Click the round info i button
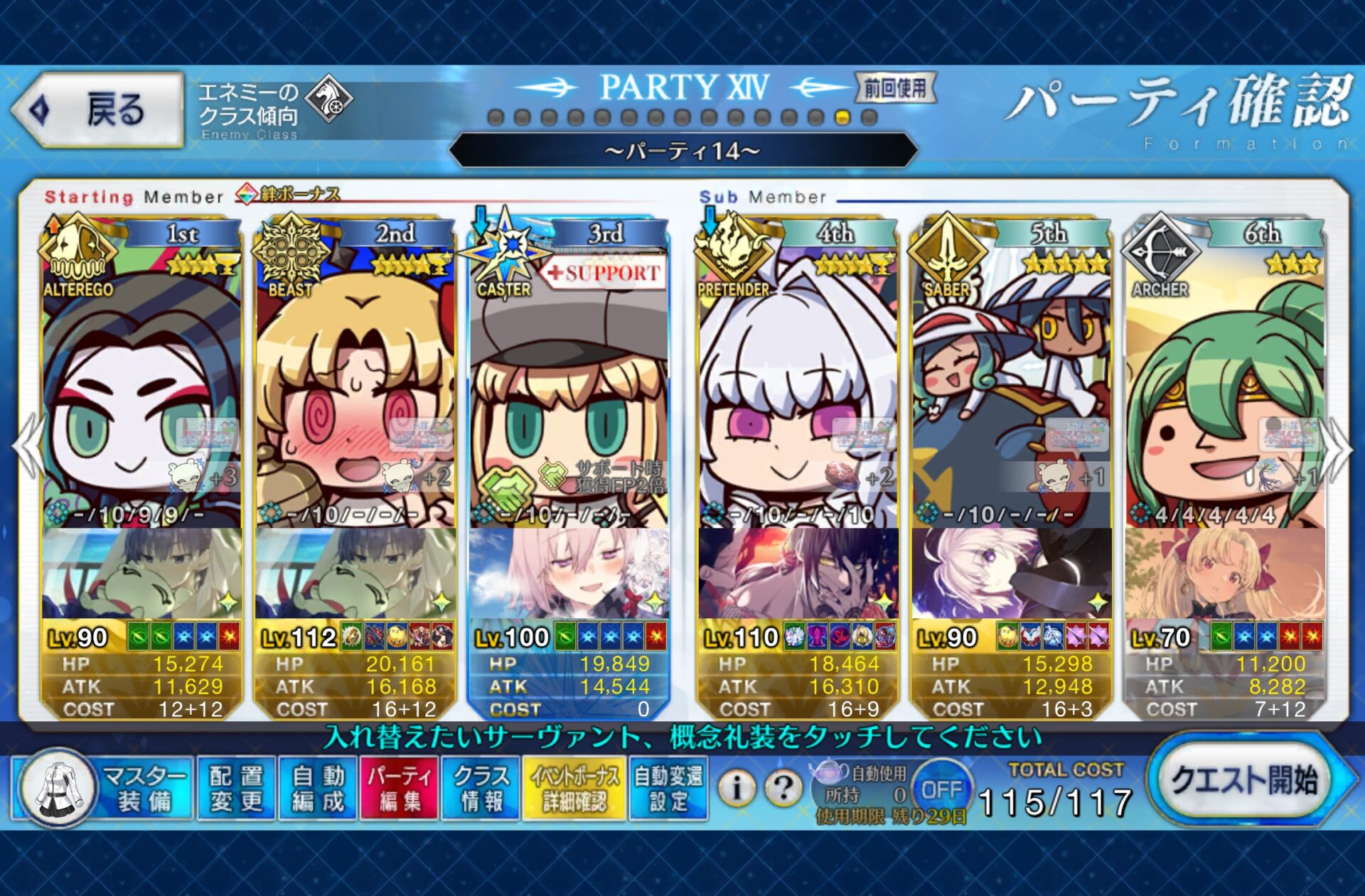Image resolution: width=1365 pixels, height=896 pixels. tap(737, 787)
